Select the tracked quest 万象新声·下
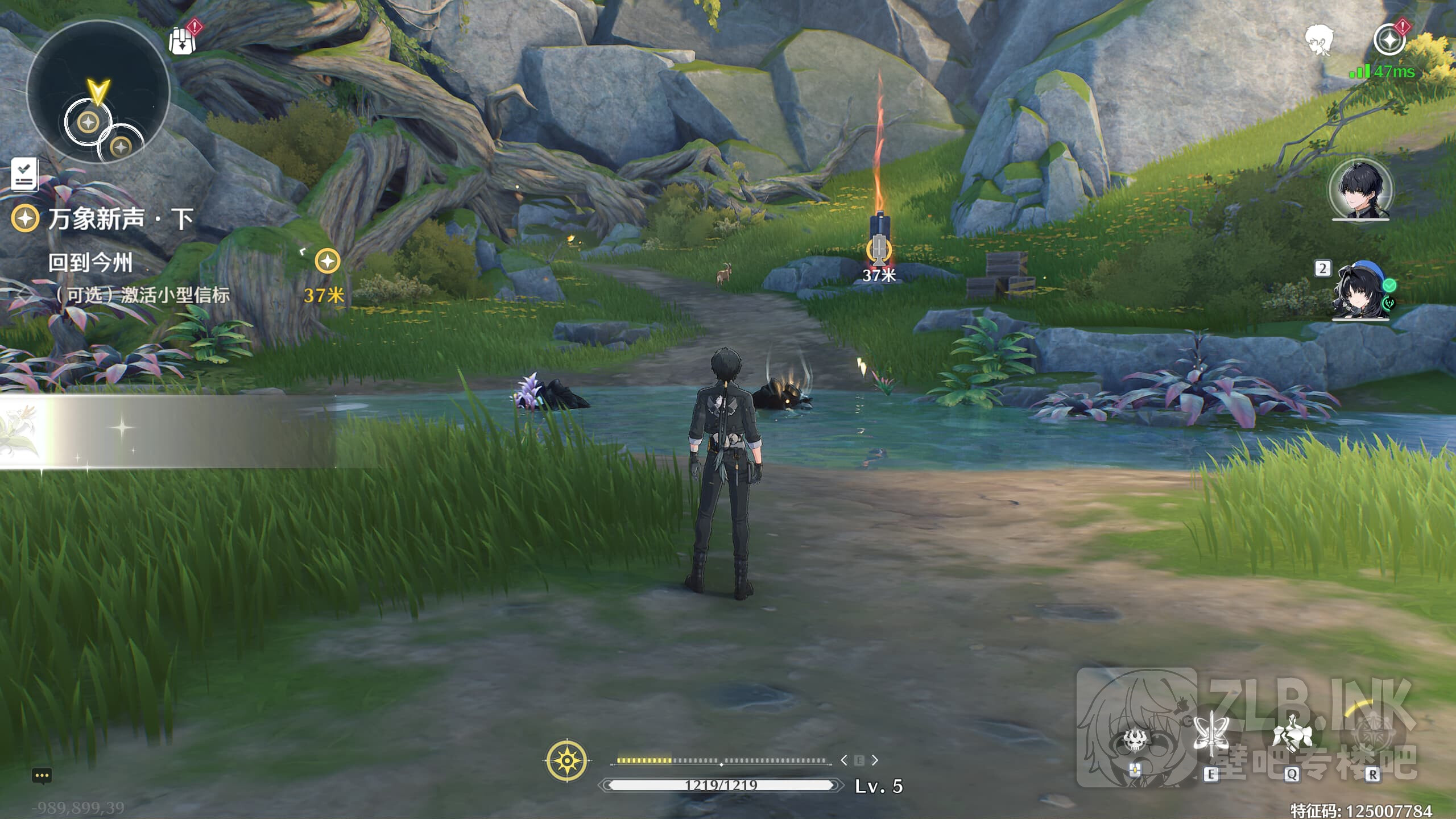The height and width of the screenshot is (819, 1456). pos(119,219)
